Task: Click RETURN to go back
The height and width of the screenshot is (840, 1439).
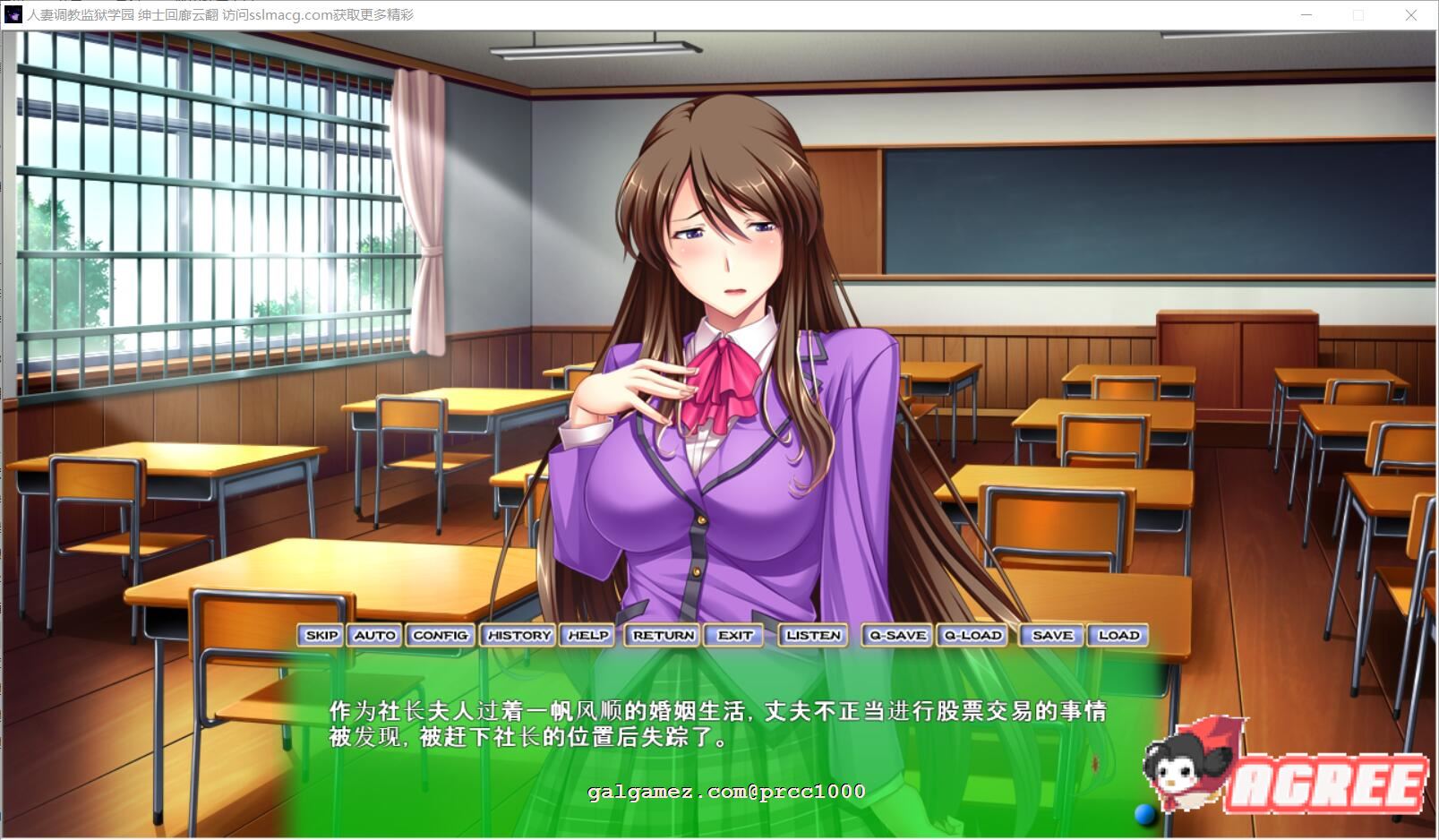Action: coord(663,635)
